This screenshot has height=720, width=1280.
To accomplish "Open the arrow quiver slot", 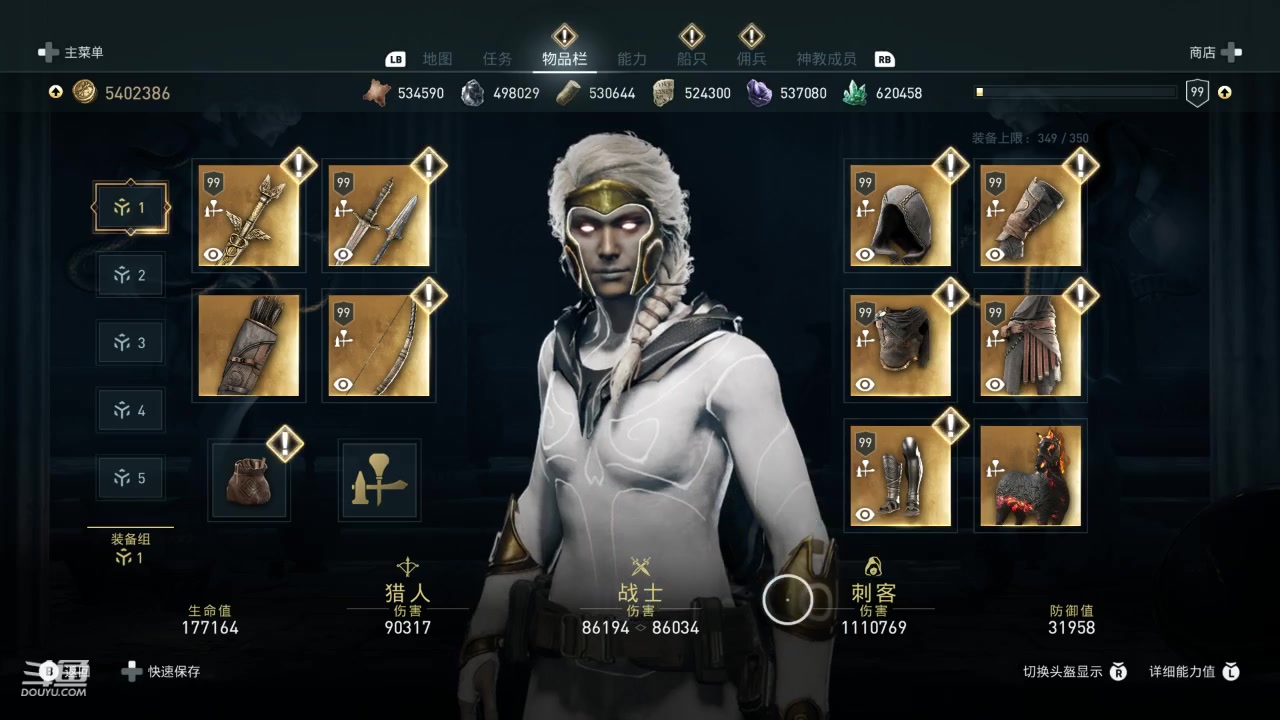I will click(249, 345).
